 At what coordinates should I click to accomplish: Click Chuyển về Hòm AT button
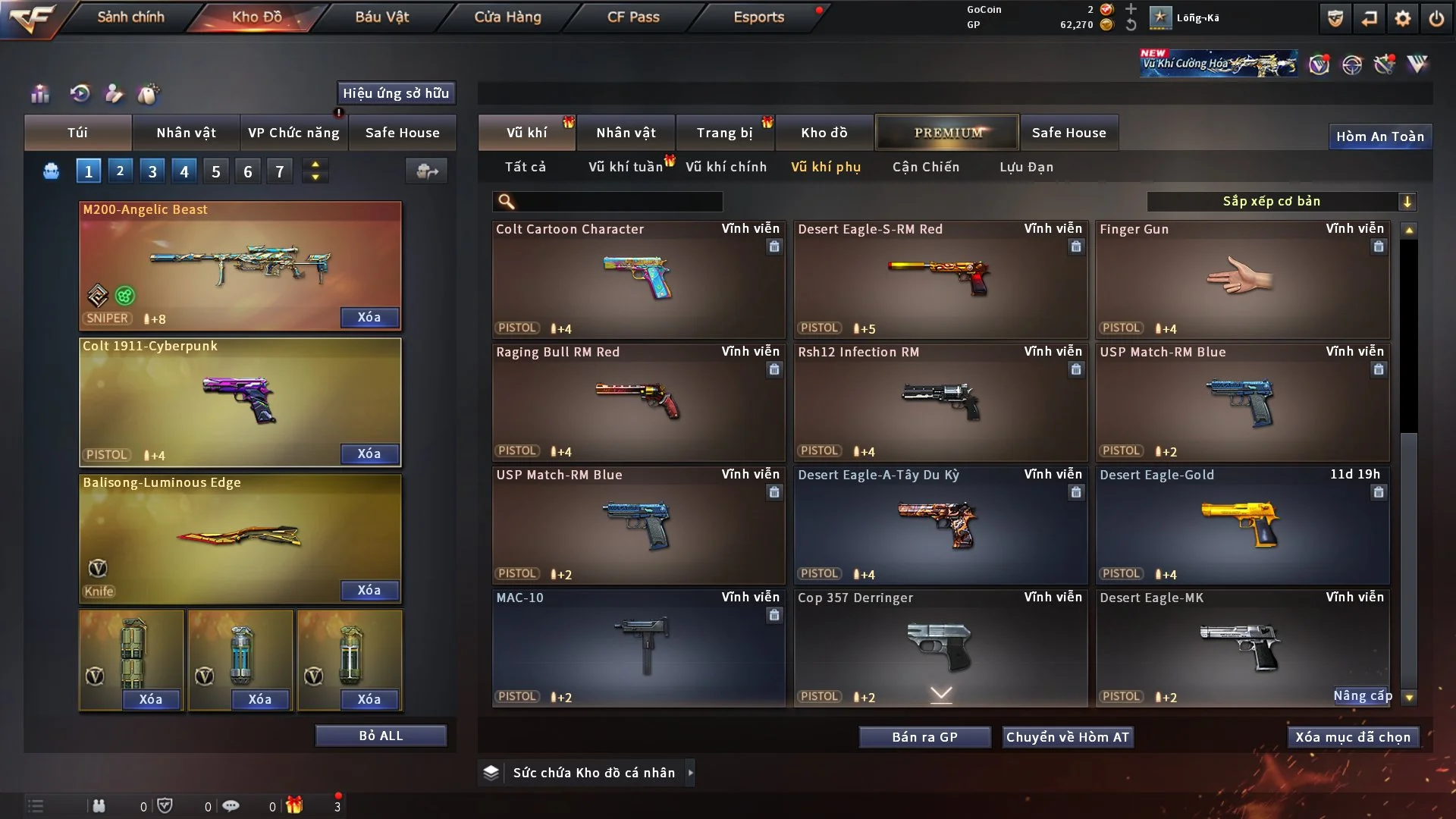coord(1068,737)
